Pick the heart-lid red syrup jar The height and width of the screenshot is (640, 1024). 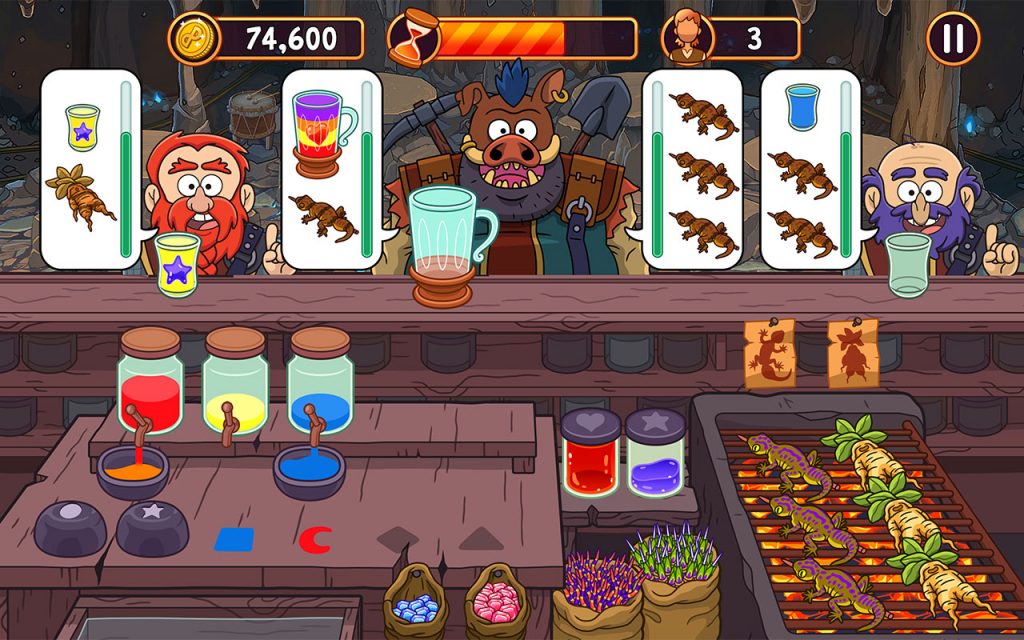(x=591, y=453)
